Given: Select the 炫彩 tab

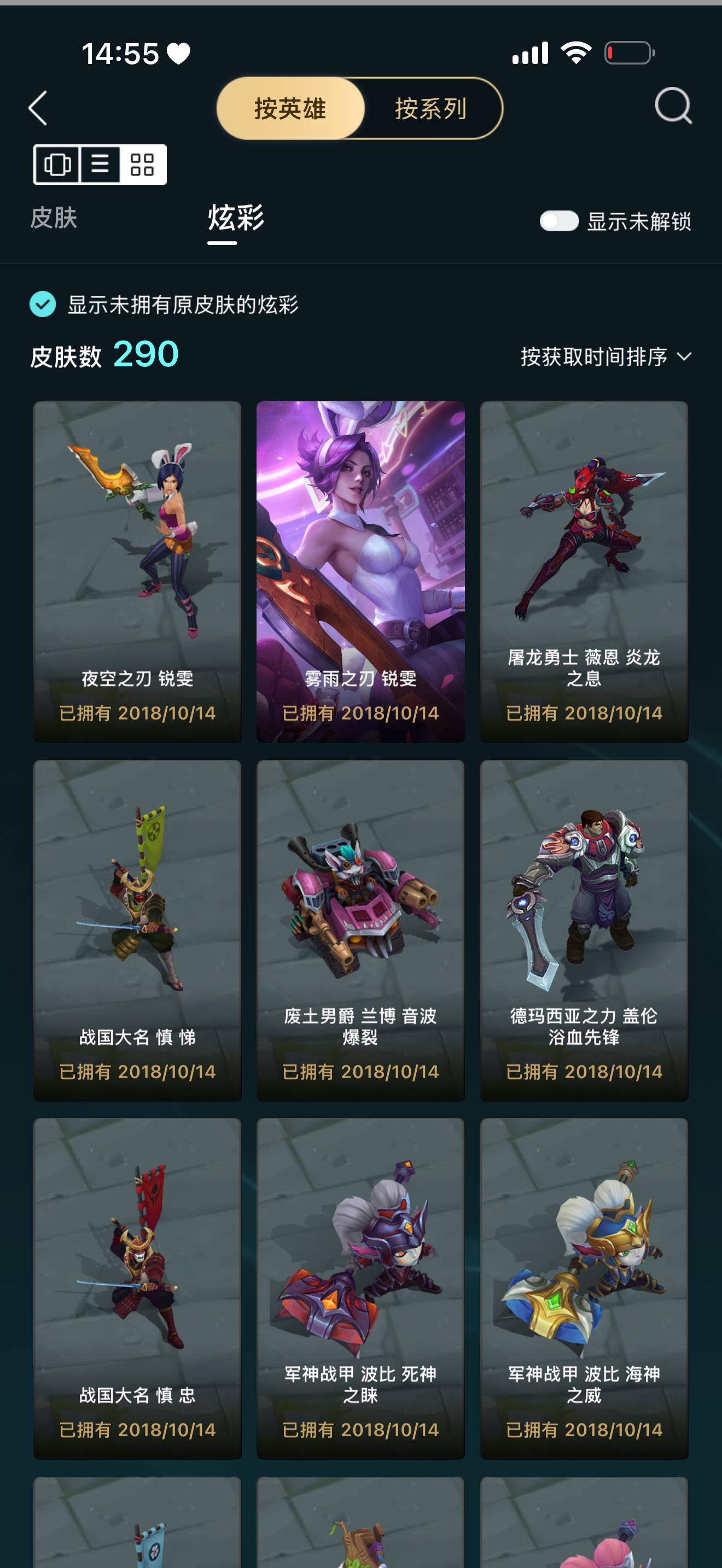Looking at the screenshot, I should 235,220.
